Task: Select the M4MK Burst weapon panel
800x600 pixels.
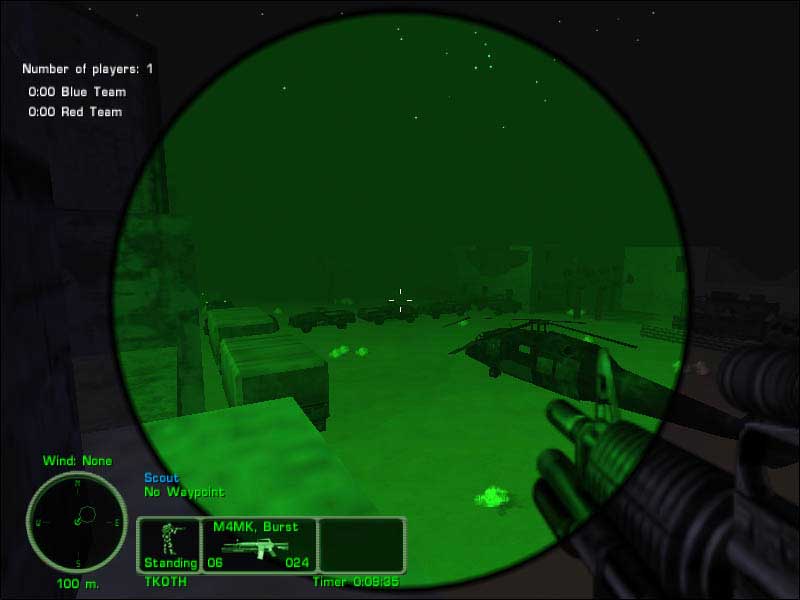Action: 259,544
